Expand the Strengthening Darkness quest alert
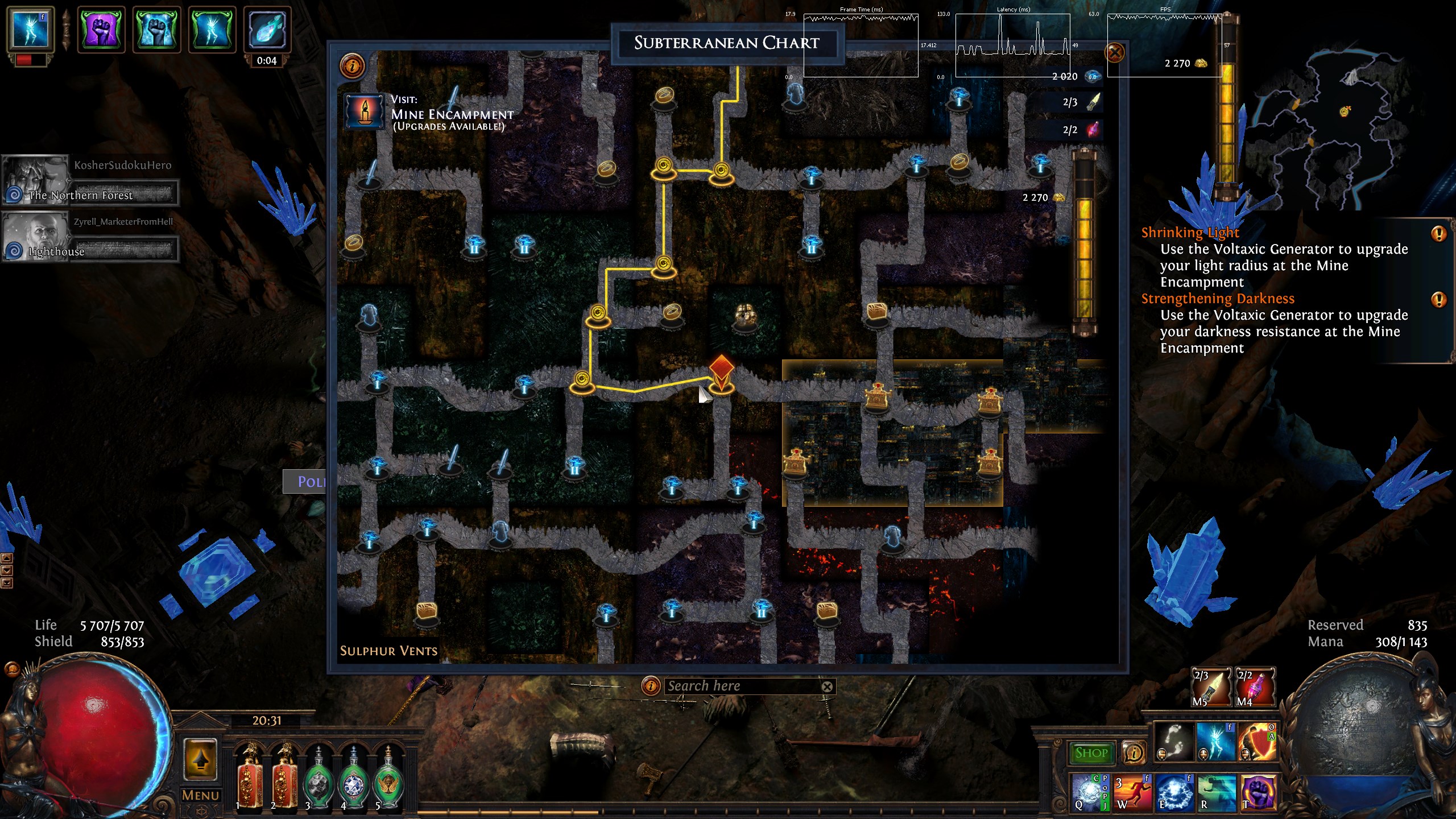The width and height of the screenshot is (1456, 819). 1438,299
